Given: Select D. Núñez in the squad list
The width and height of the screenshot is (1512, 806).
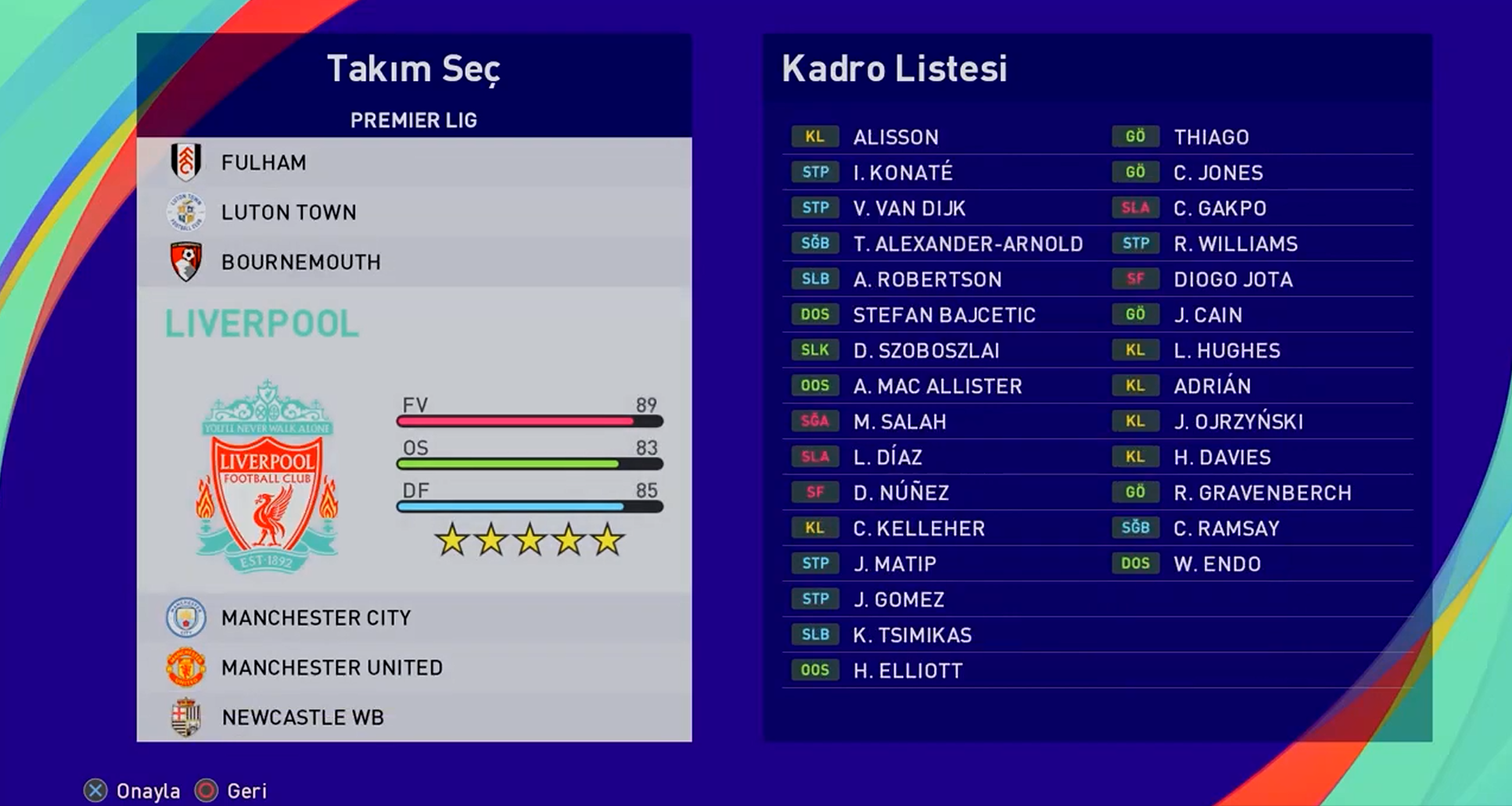Looking at the screenshot, I should coord(901,493).
